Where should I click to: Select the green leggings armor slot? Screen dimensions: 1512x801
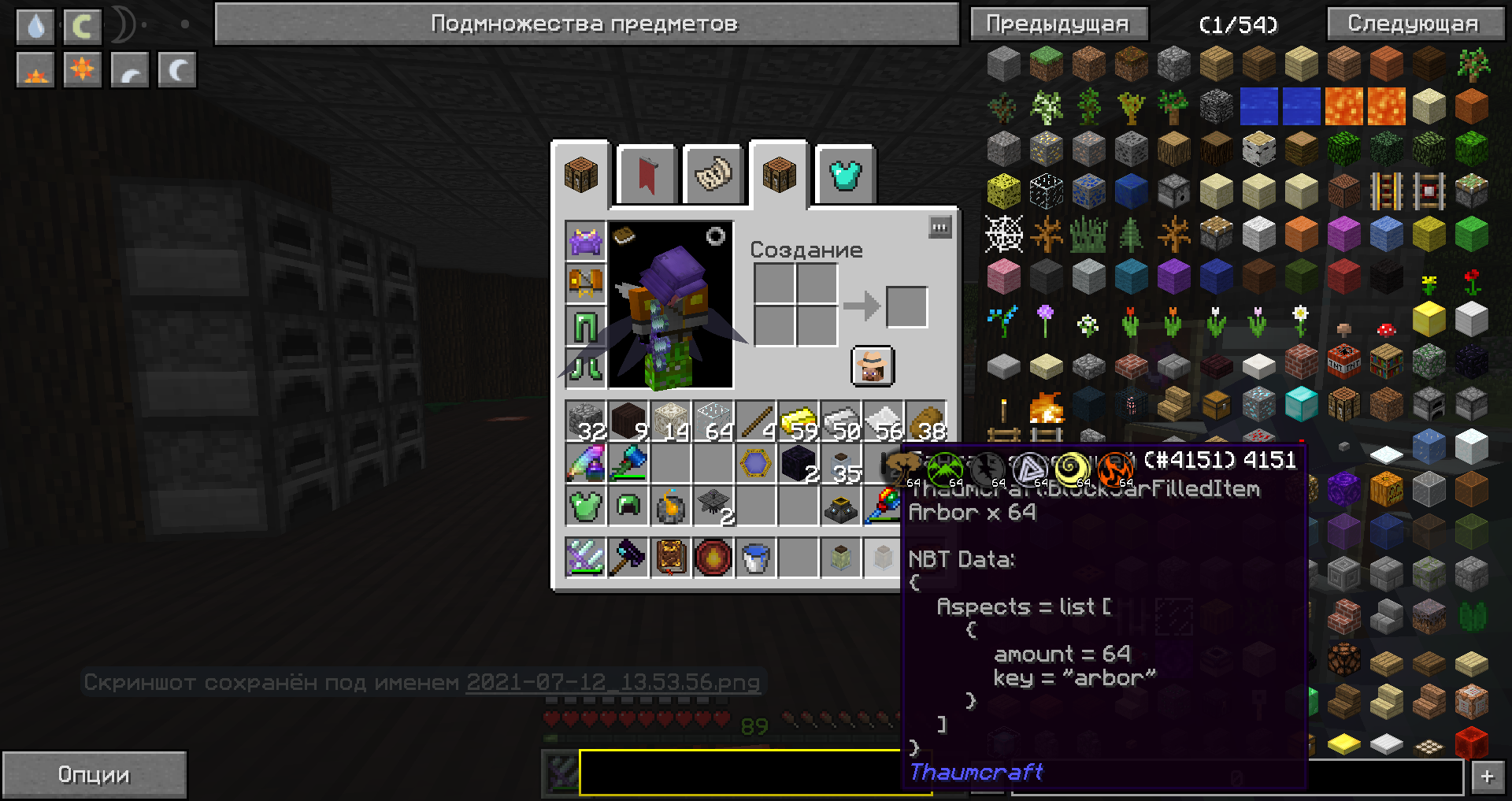[585, 325]
